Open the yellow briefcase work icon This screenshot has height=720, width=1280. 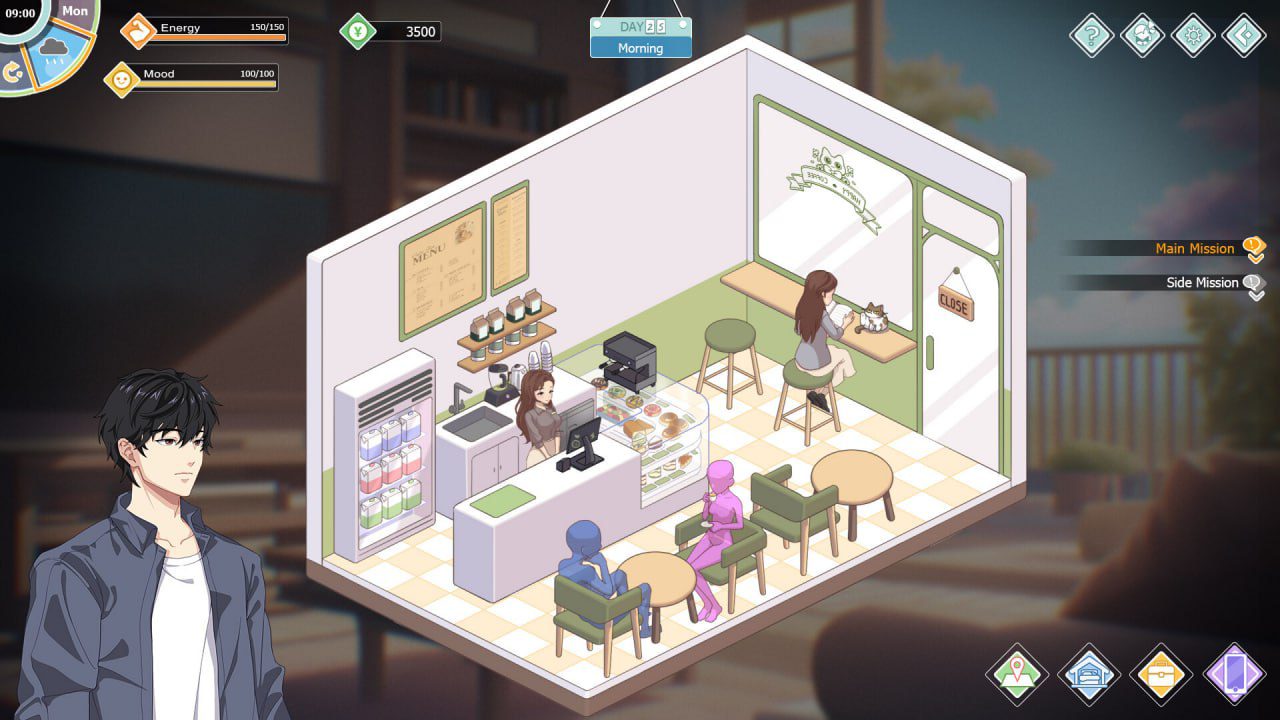click(x=1161, y=675)
